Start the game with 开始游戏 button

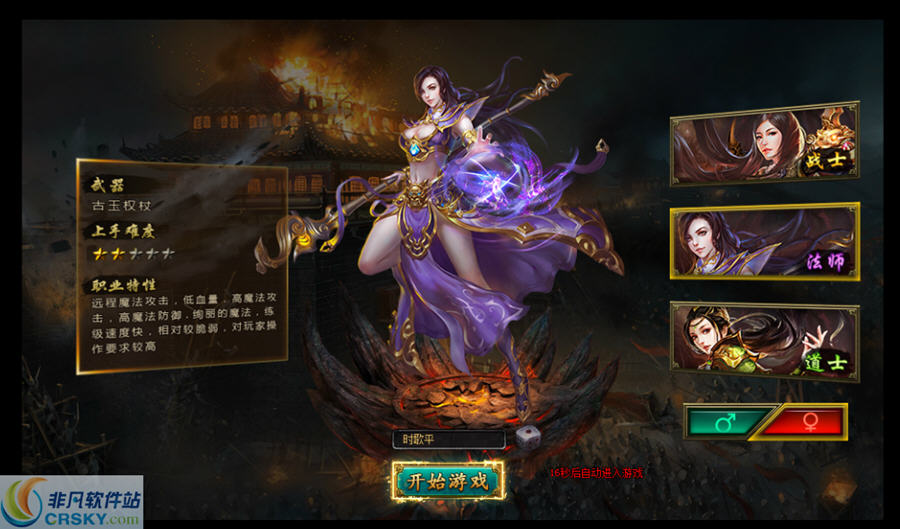coord(446,481)
